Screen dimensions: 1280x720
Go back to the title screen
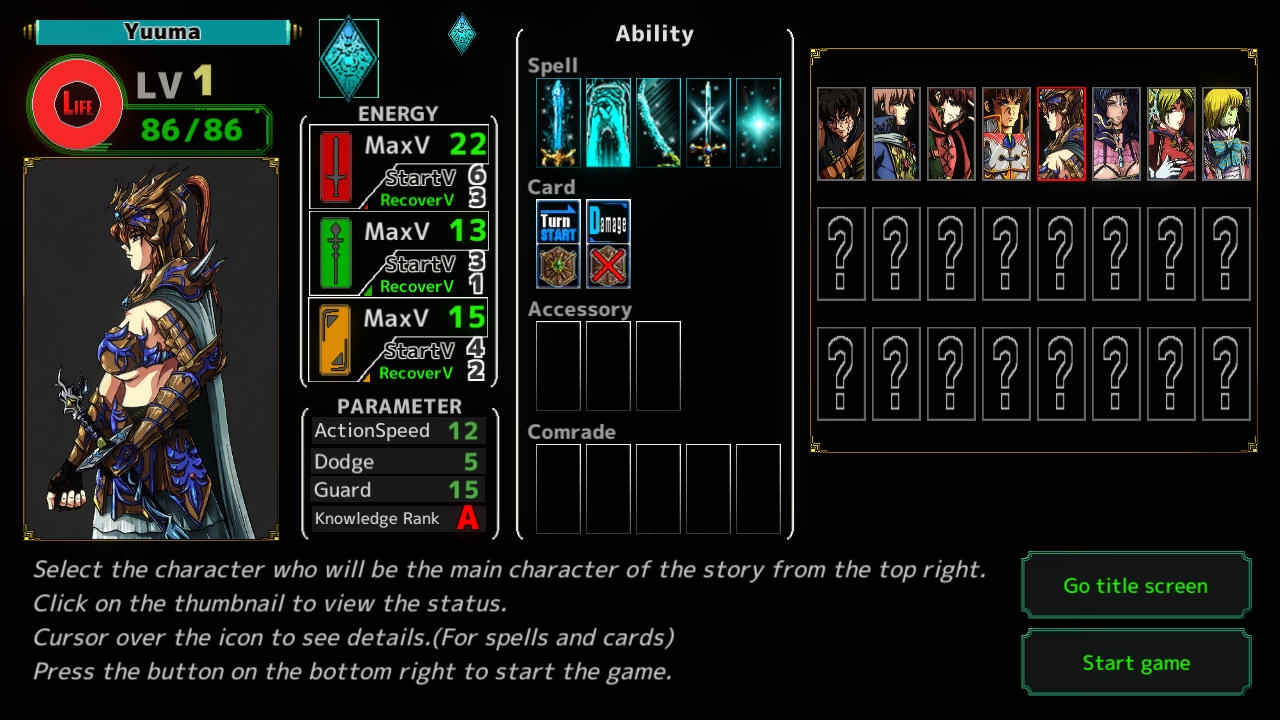pyautogui.click(x=1136, y=586)
